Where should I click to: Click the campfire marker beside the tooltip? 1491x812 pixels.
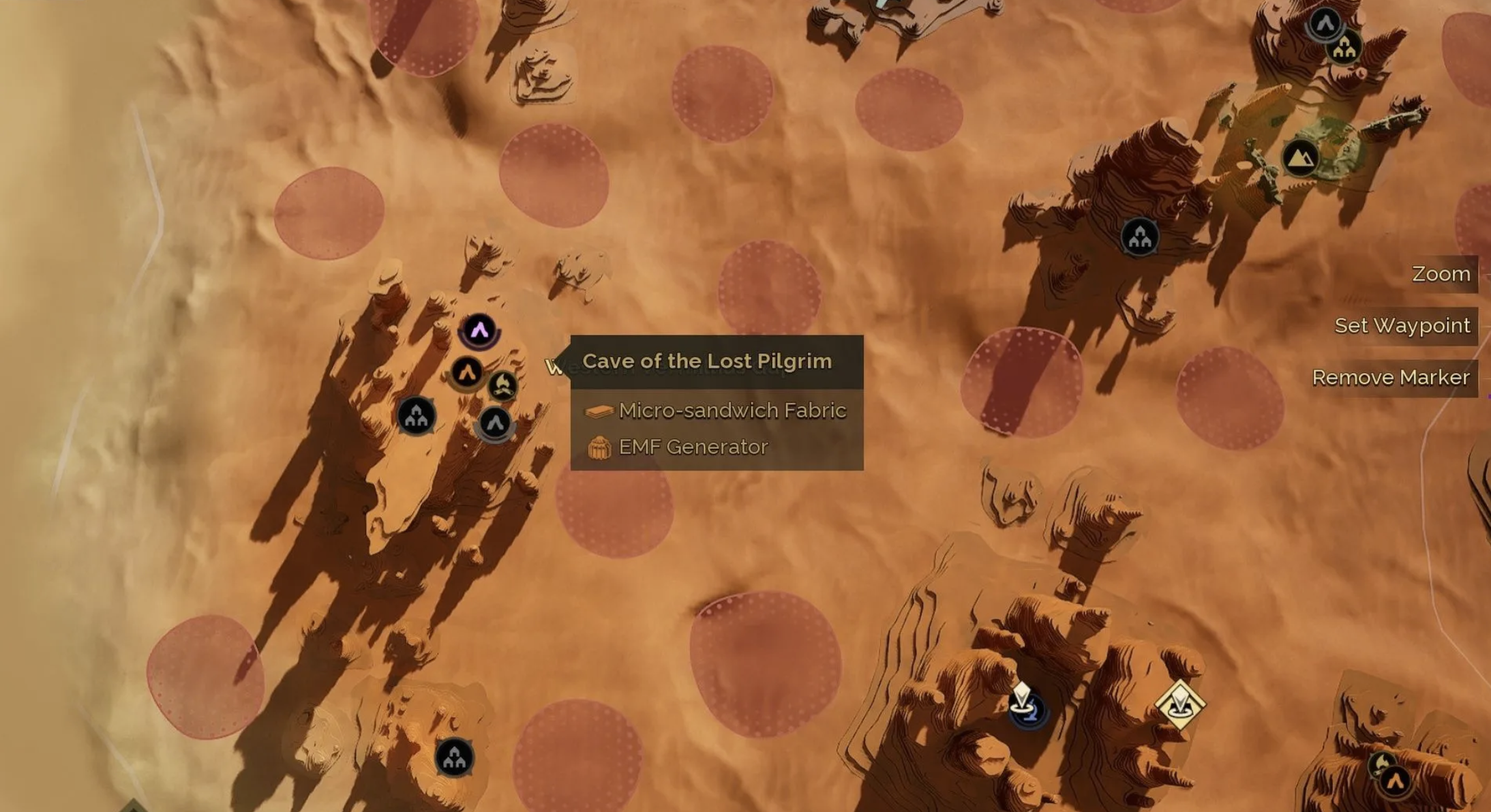[x=503, y=386]
